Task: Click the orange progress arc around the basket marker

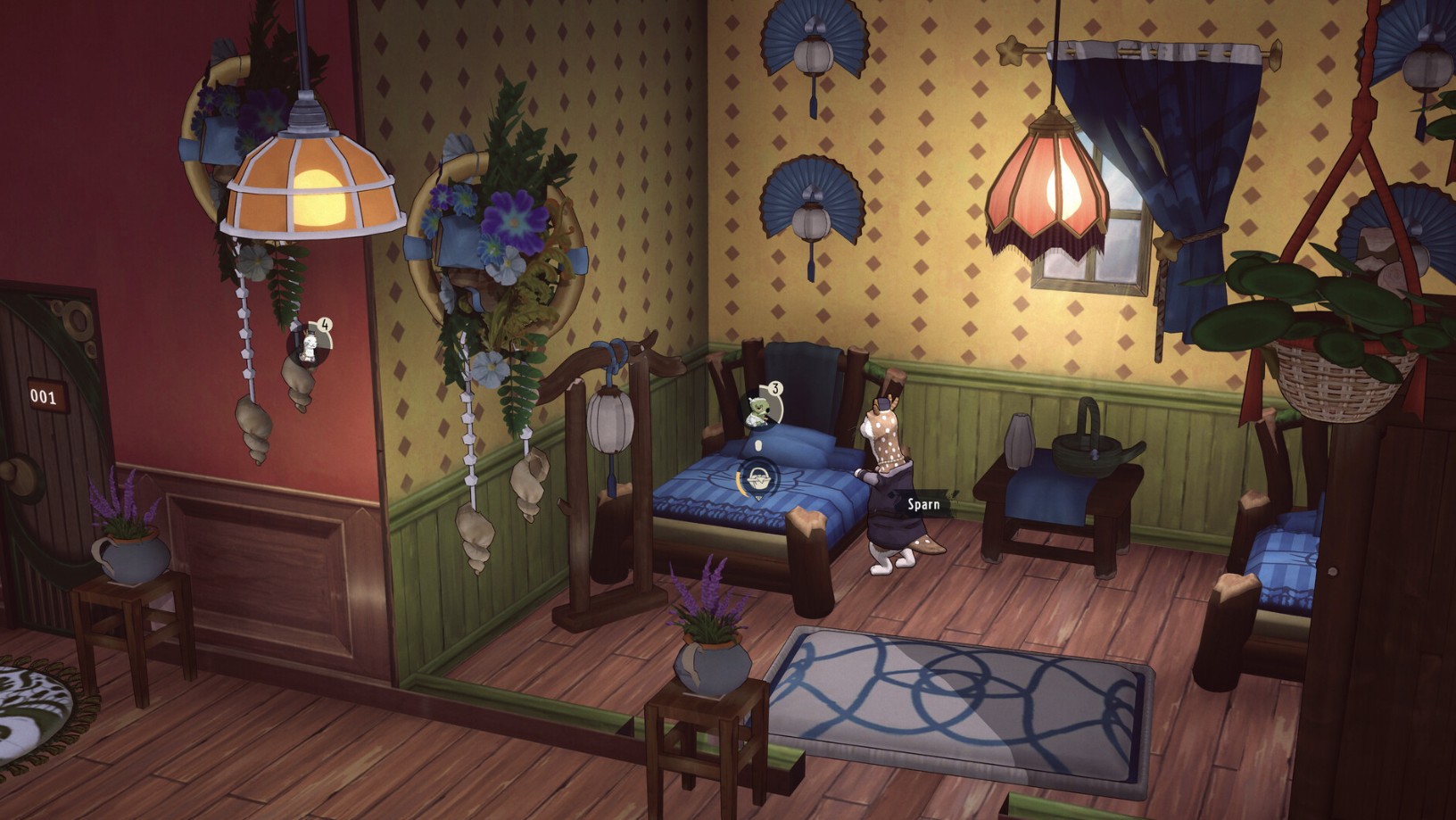Action: click(739, 482)
